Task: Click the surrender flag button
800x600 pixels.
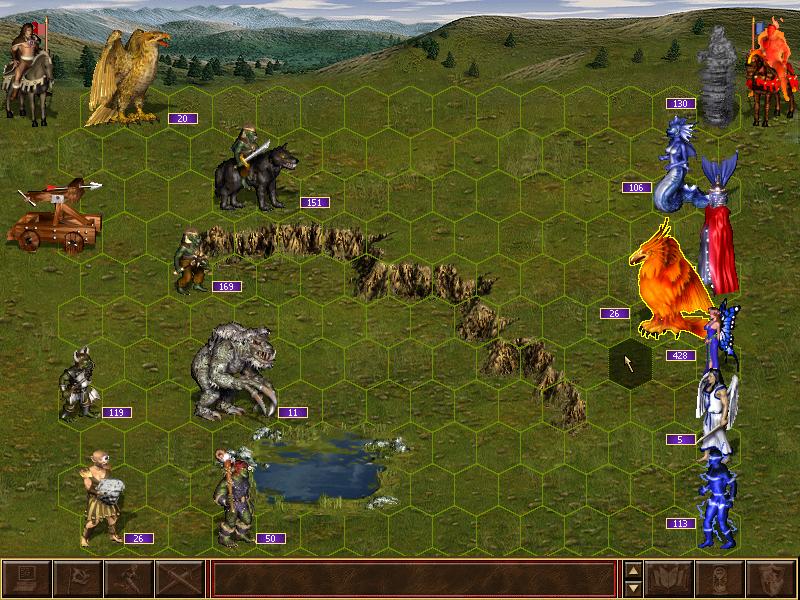Action: coord(77,579)
